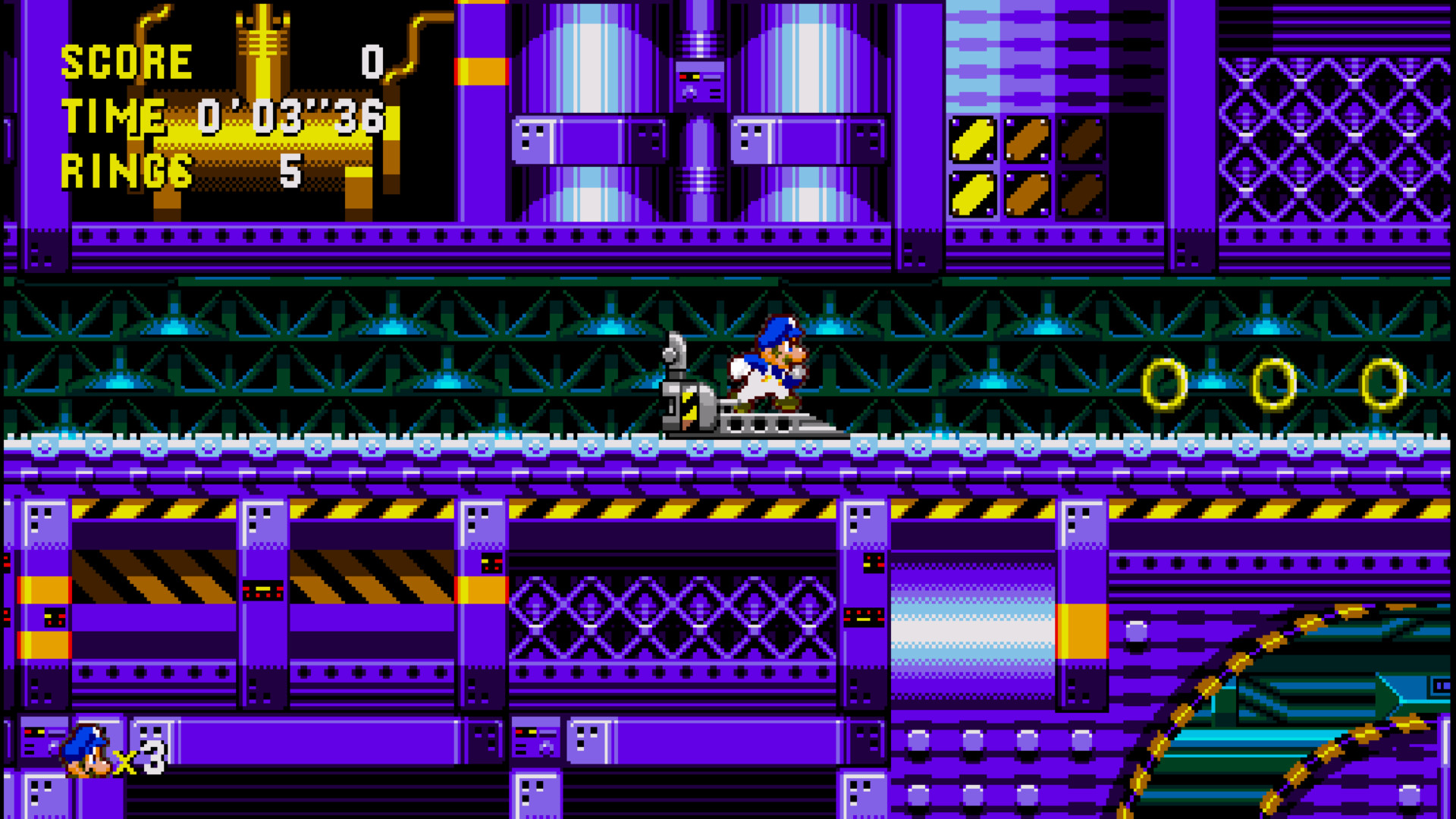This screenshot has width=1456, height=819.
Task: Click the yellow panel in the crate grid
Action: pos(973,140)
